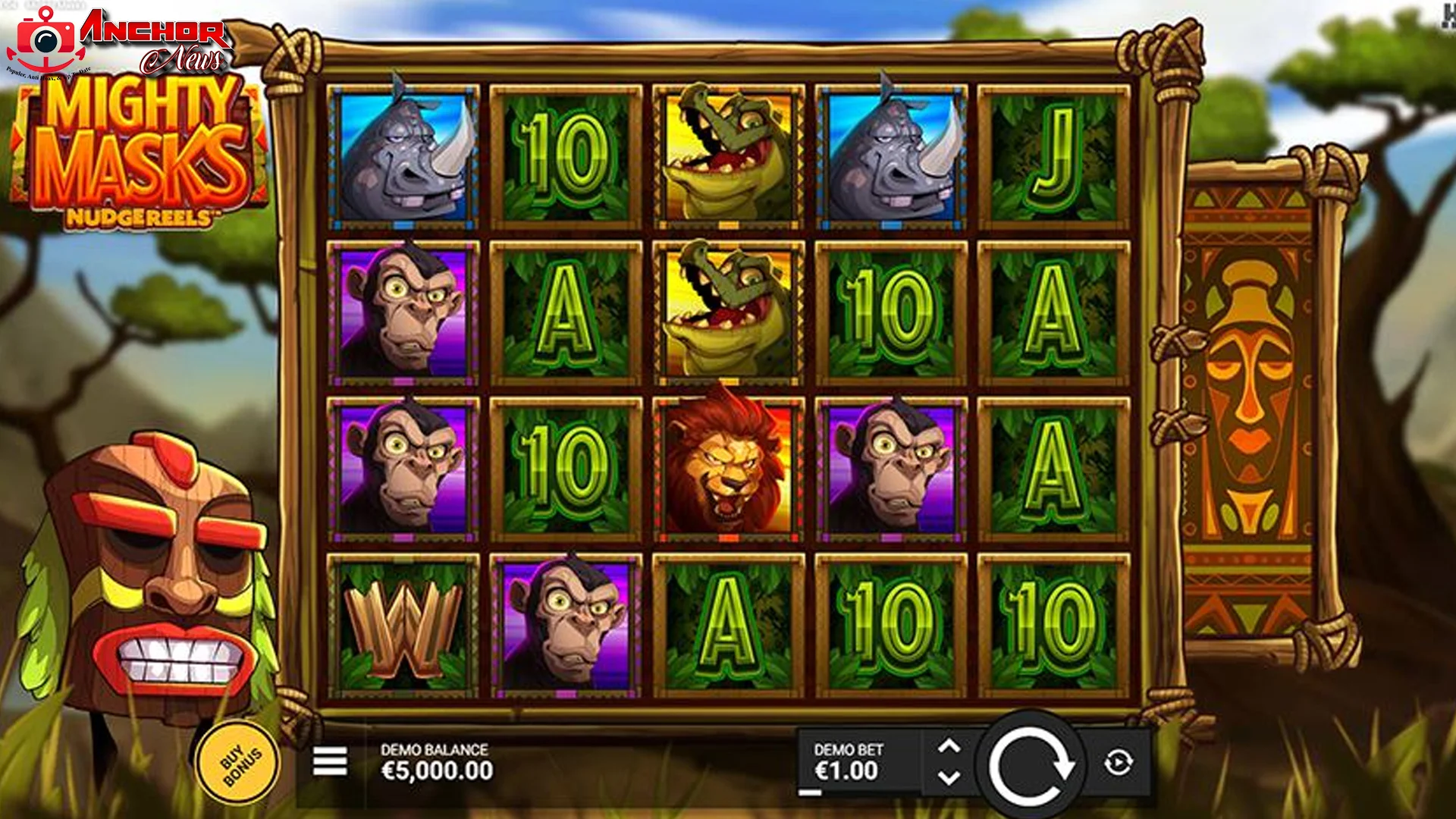
Task: Open the hamburger menu
Action: tap(330, 761)
